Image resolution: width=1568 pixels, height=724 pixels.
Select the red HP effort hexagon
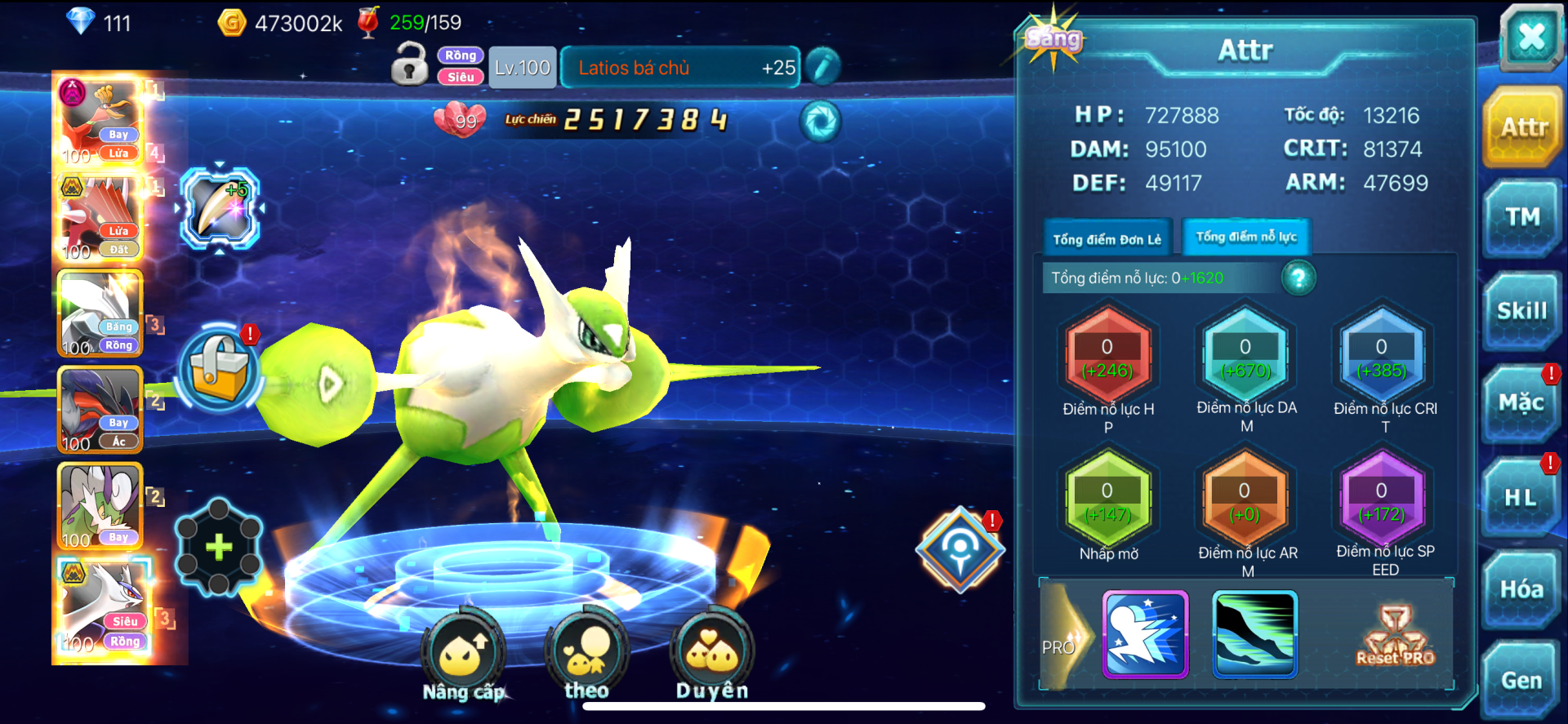pyautogui.click(x=1107, y=358)
